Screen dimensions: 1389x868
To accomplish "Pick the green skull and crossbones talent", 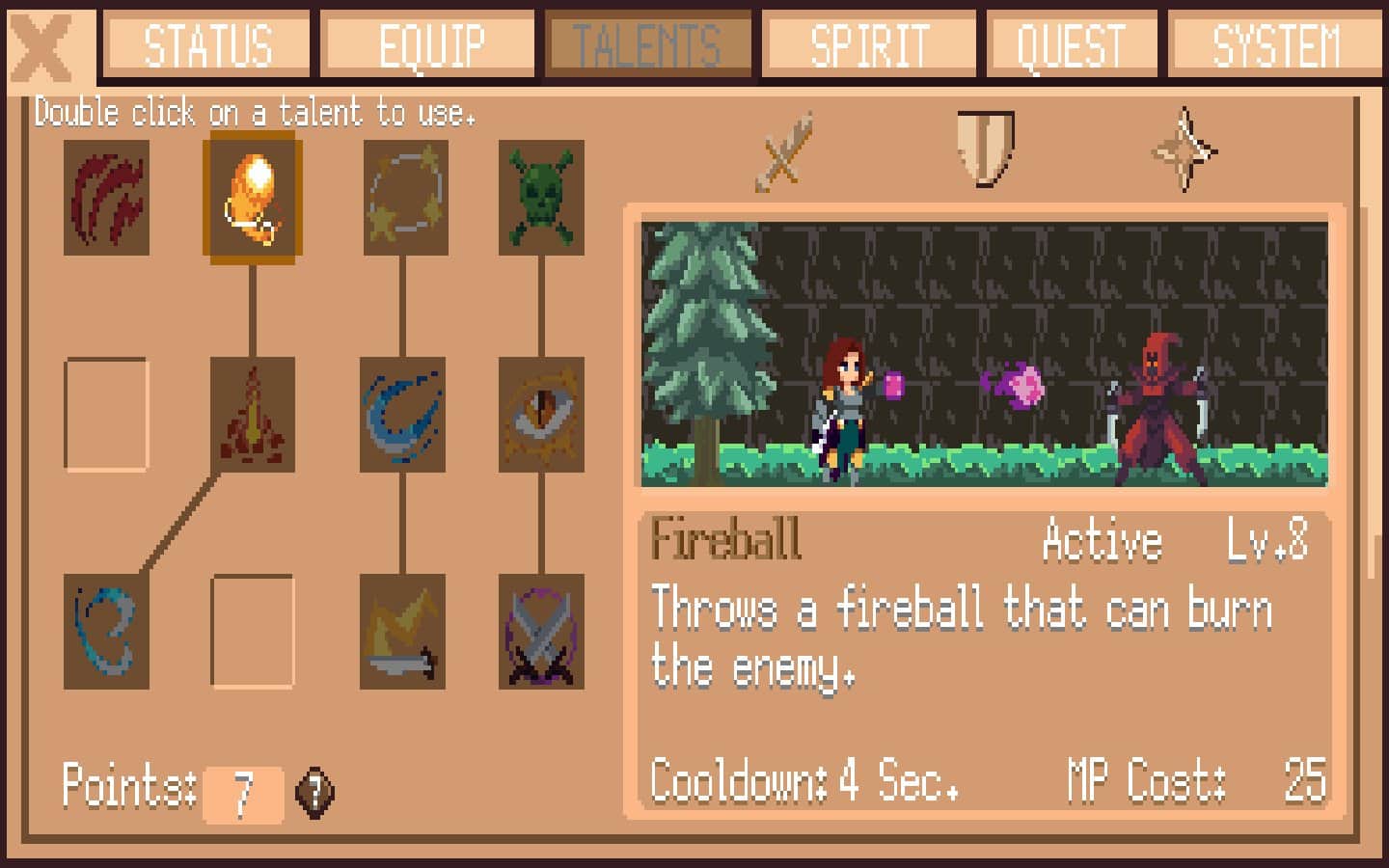I will click(541, 198).
